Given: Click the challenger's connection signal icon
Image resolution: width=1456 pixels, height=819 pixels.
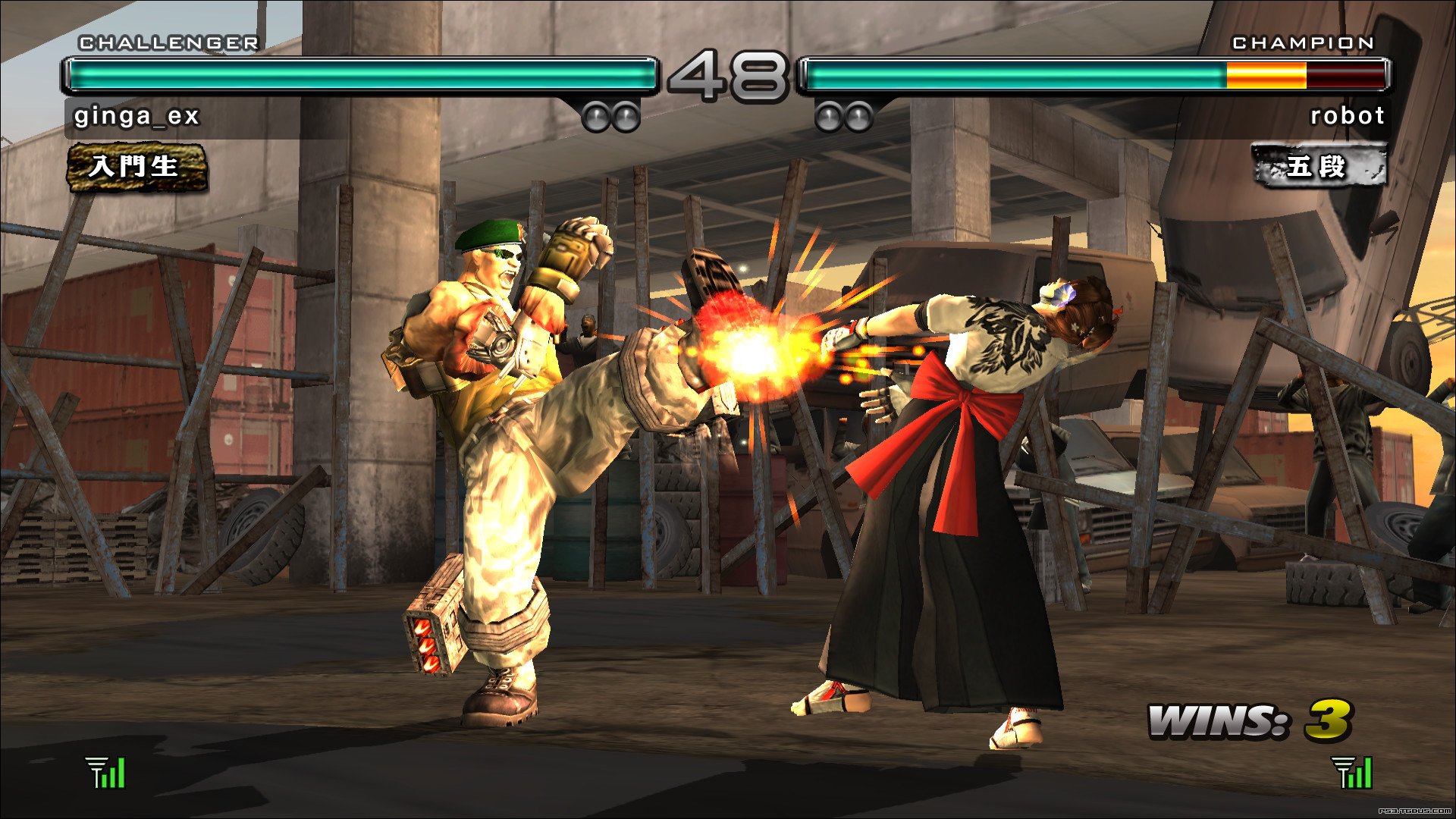Looking at the screenshot, I should (106, 773).
